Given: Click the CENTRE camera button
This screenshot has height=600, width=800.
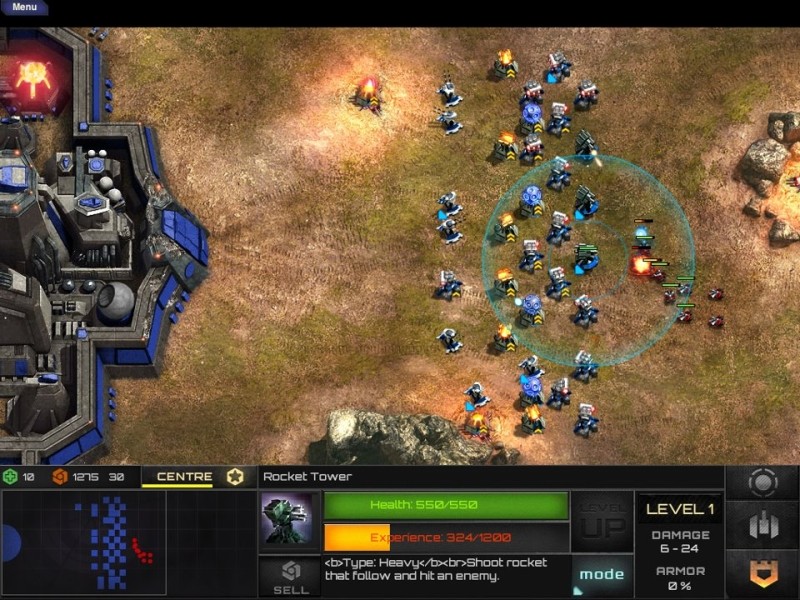Looking at the screenshot, I should tap(185, 477).
